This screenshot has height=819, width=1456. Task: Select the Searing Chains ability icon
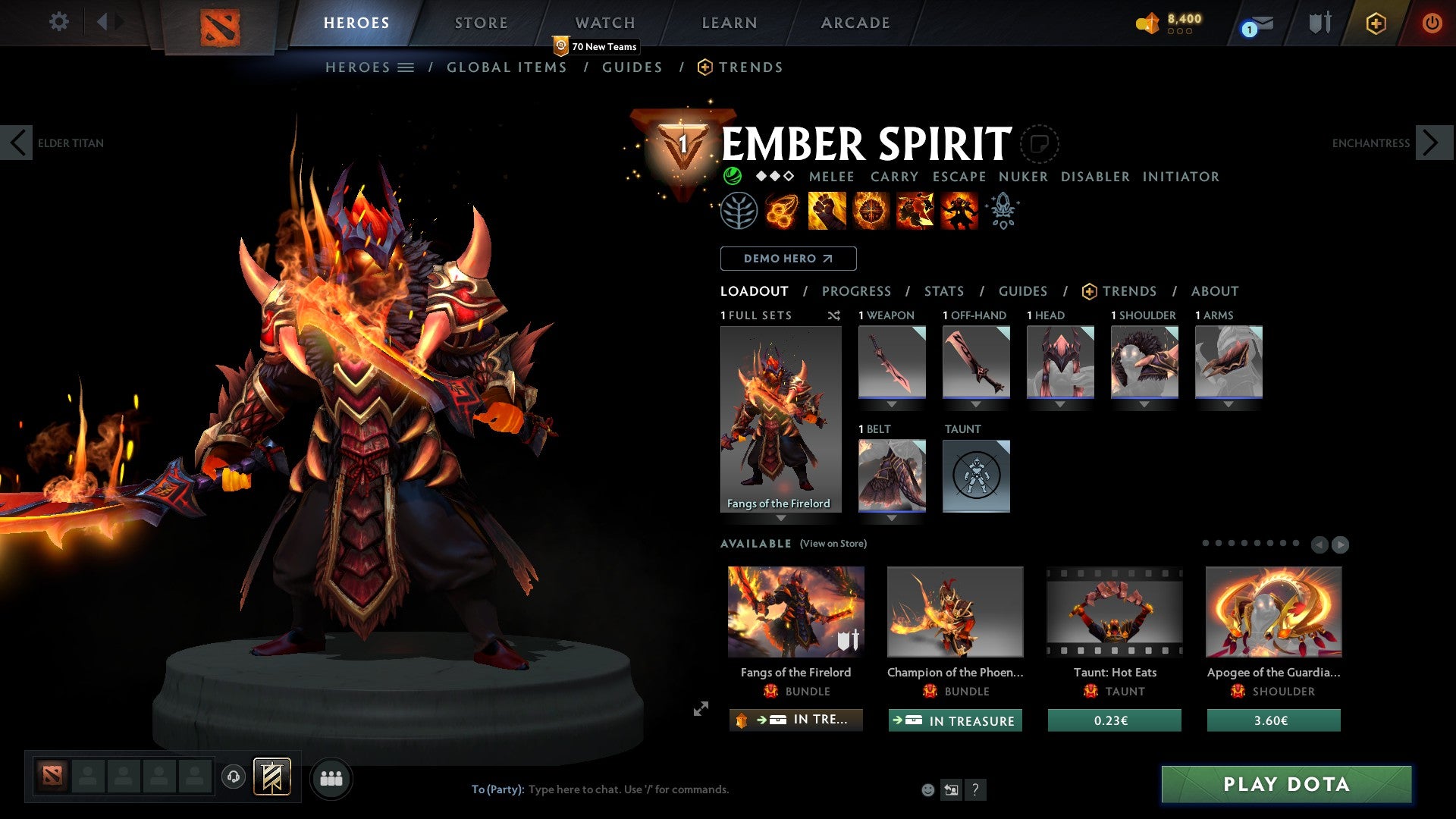781,211
